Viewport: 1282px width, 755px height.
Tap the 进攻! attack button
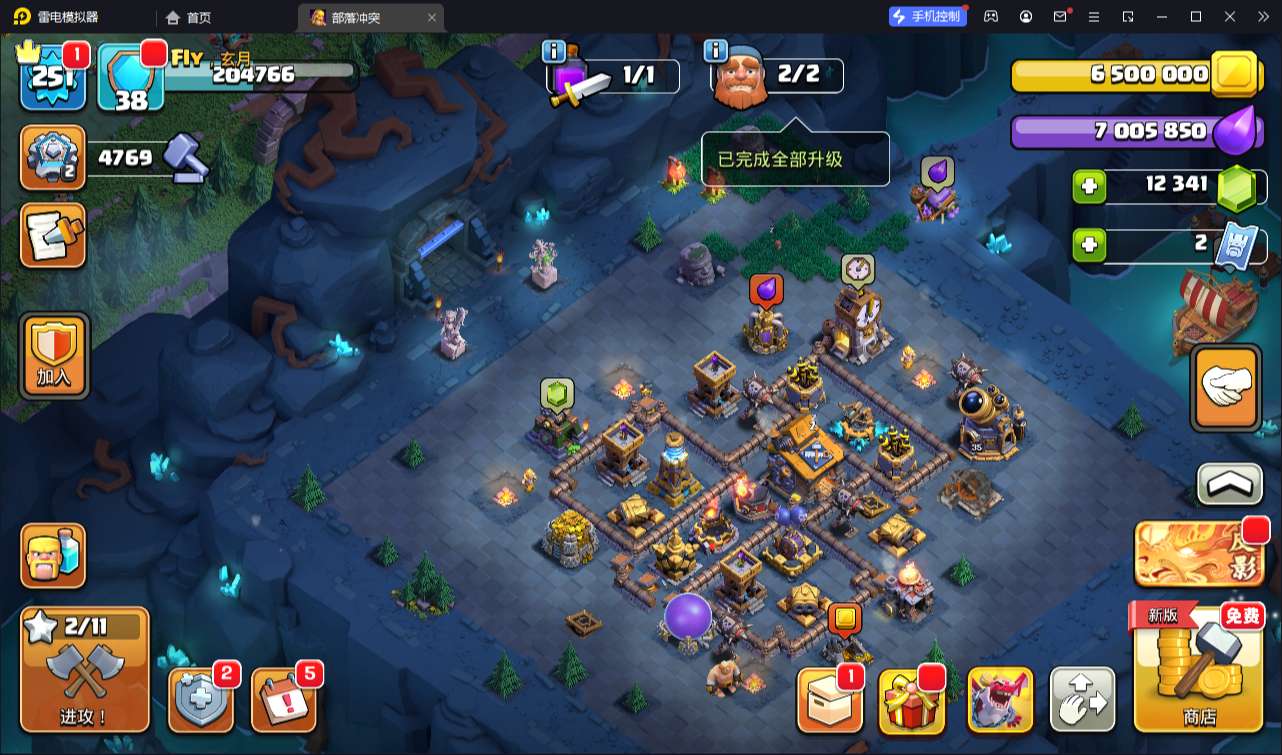point(85,670)
